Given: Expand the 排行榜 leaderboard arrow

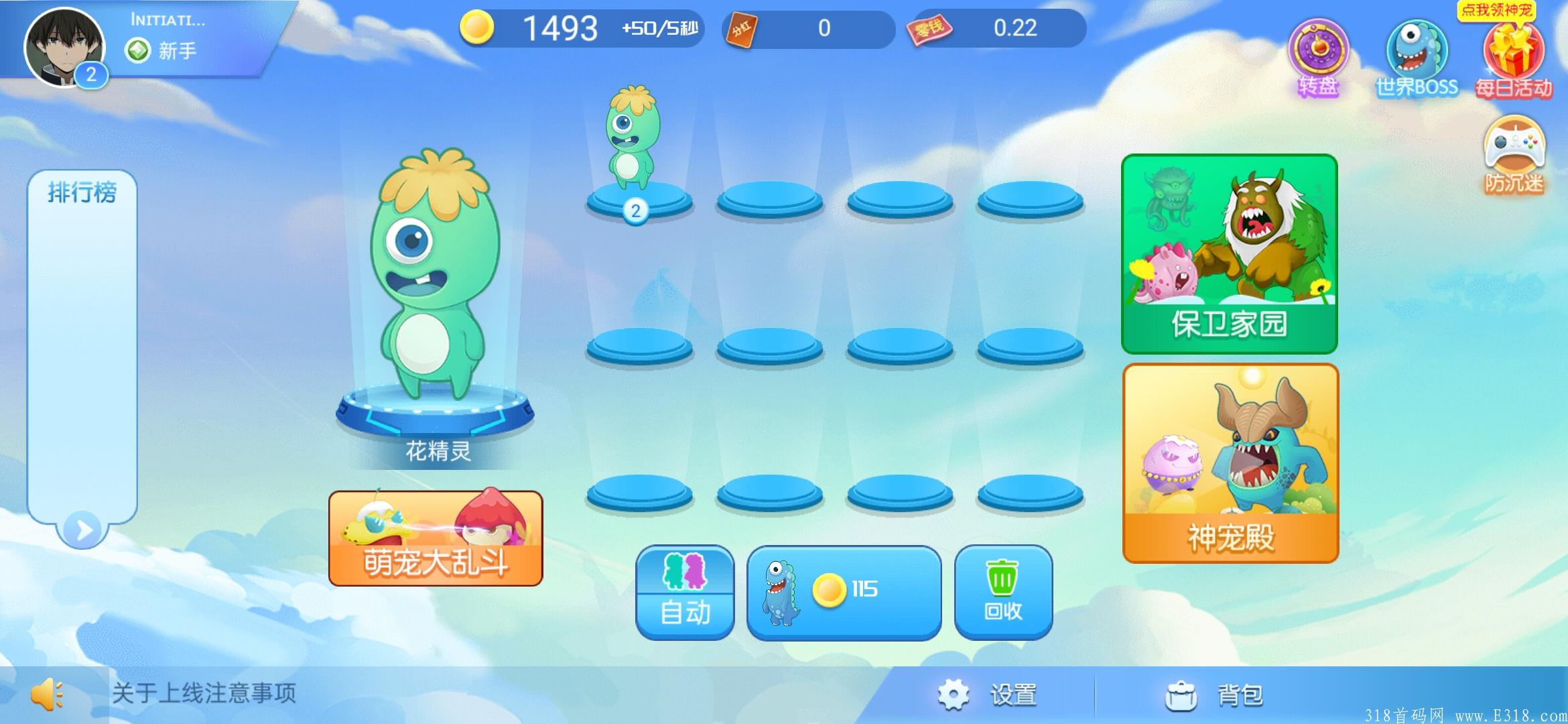Looking at the screenshot, I should (x=83, y=530).
